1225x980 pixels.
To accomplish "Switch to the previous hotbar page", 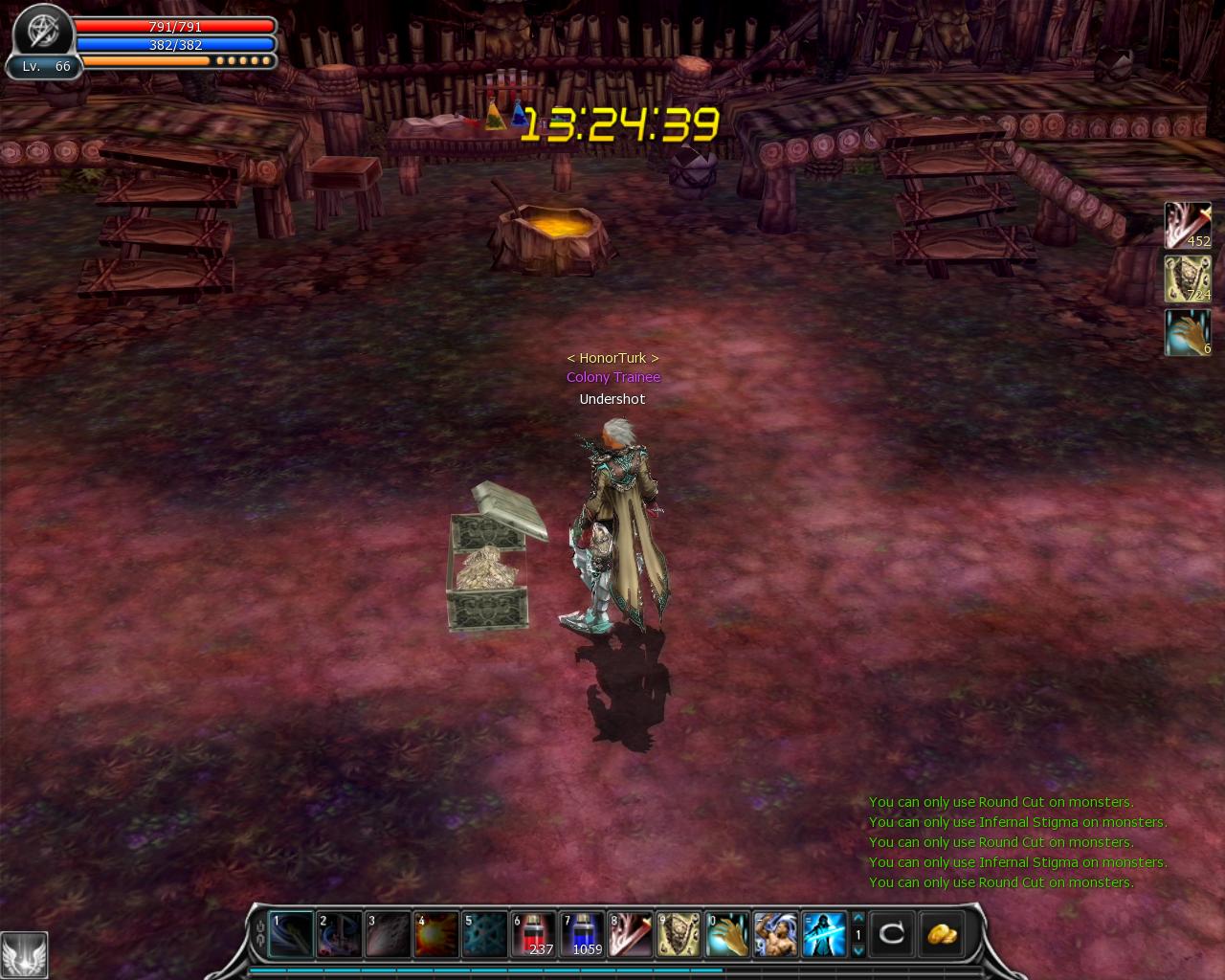I will 858,919.
